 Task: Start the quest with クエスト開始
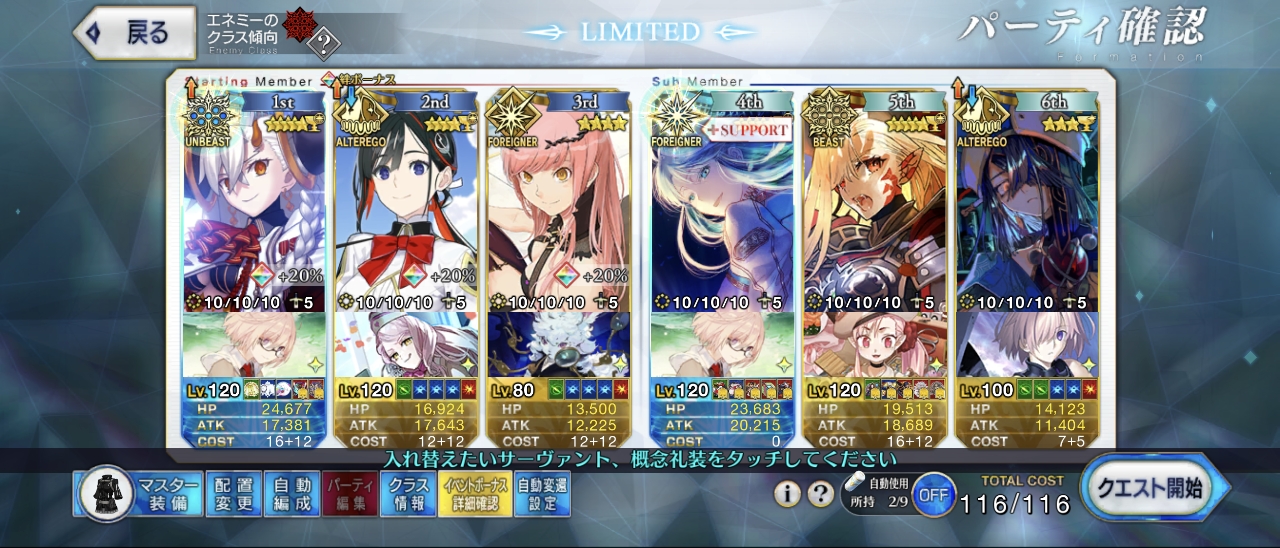[1154, 489]
